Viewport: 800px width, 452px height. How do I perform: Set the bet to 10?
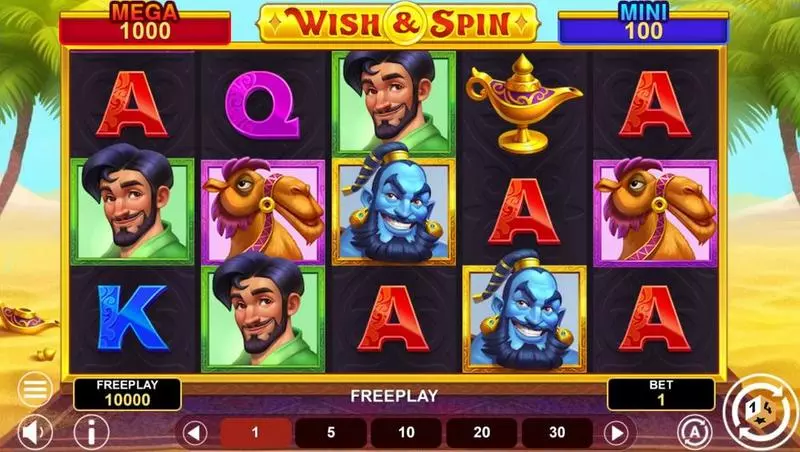(x=407, y=433)
